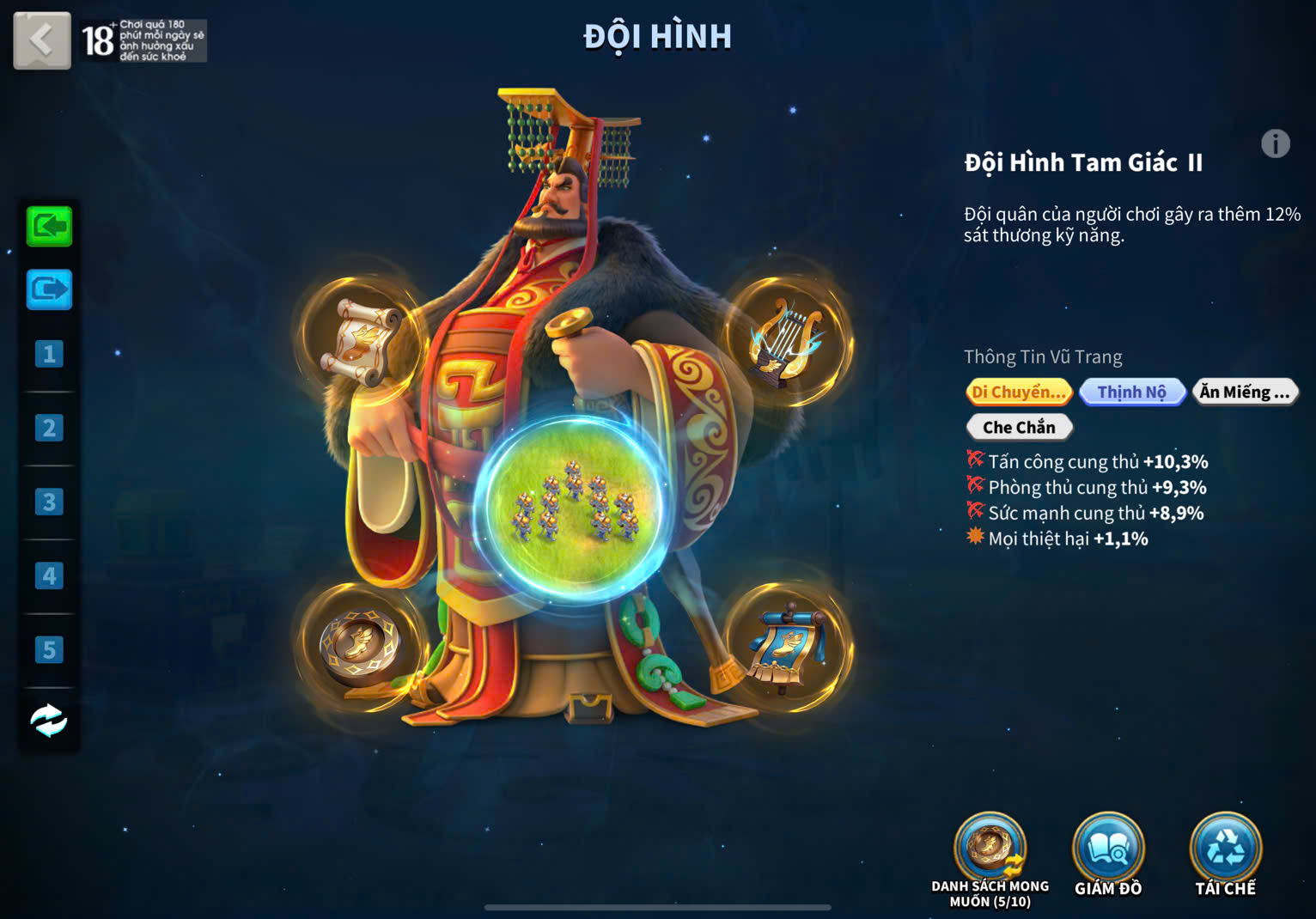The image size is (1316, 919).
Task: Go back with the arrow button
Action: (41, 40)
